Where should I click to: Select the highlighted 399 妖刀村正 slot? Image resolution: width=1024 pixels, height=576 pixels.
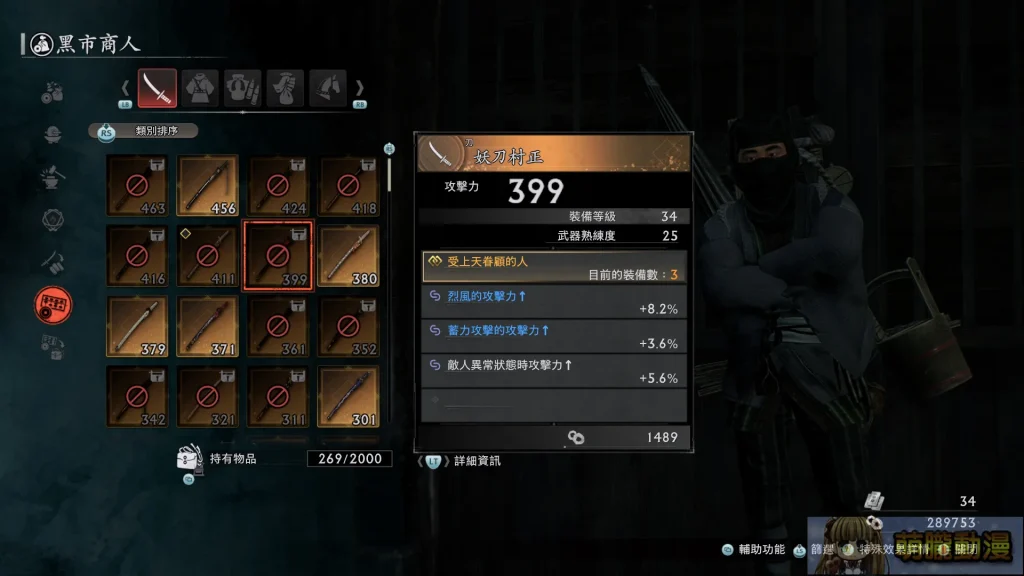tap(278, 256)
